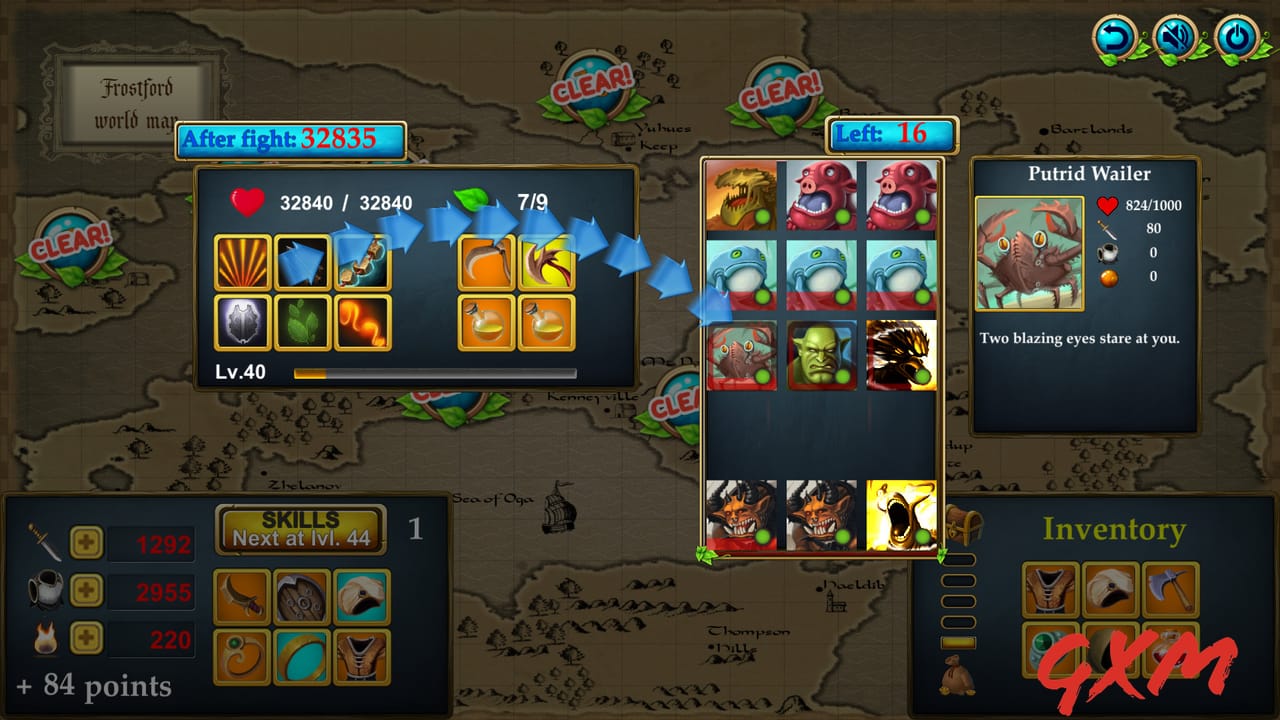
Task: Click the equipped curved dagger slot
Action: [x=241, y=592]
